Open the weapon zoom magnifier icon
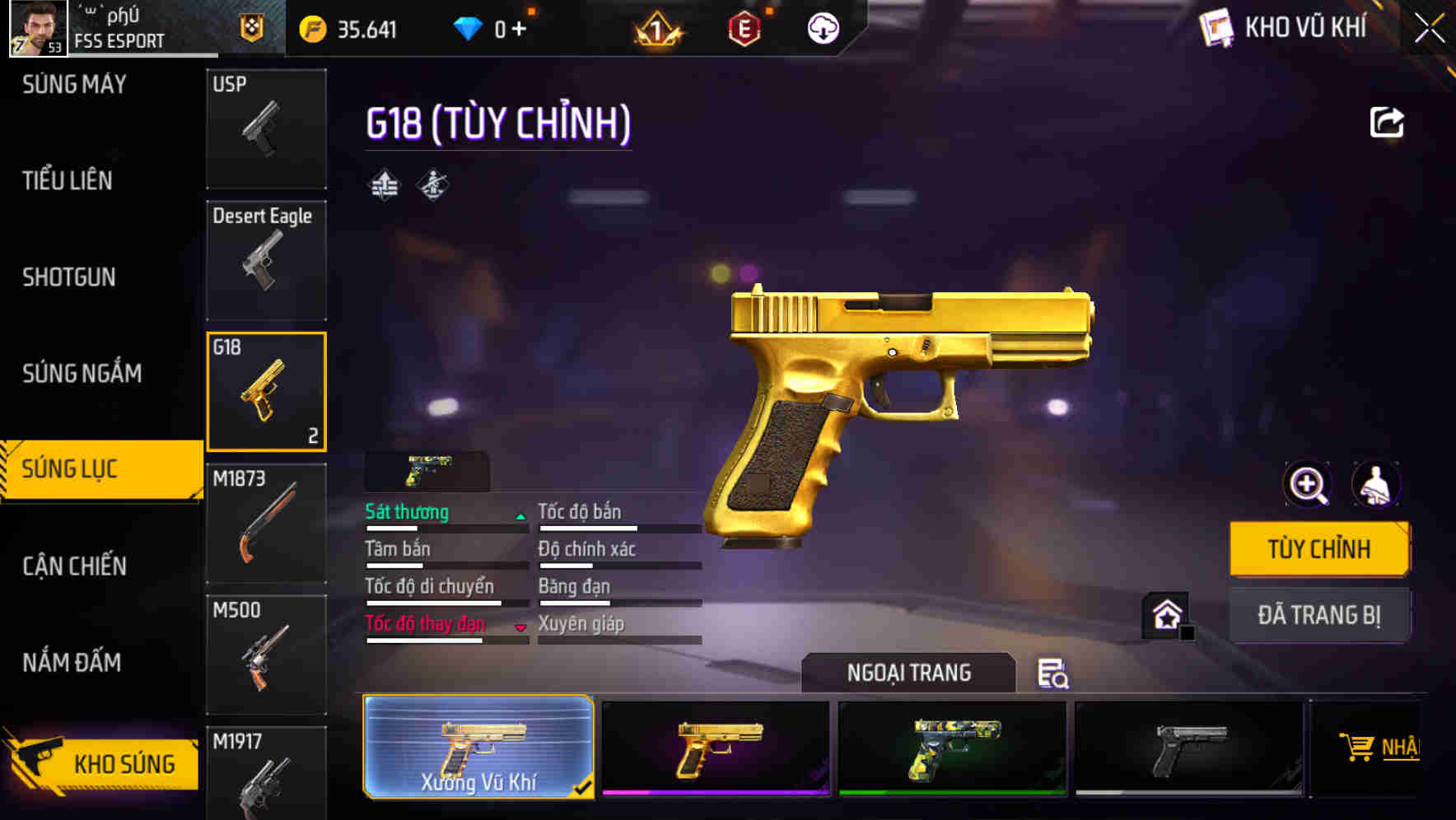Viewport: 1456px width, 820px height. click(x=1308, y=485)
